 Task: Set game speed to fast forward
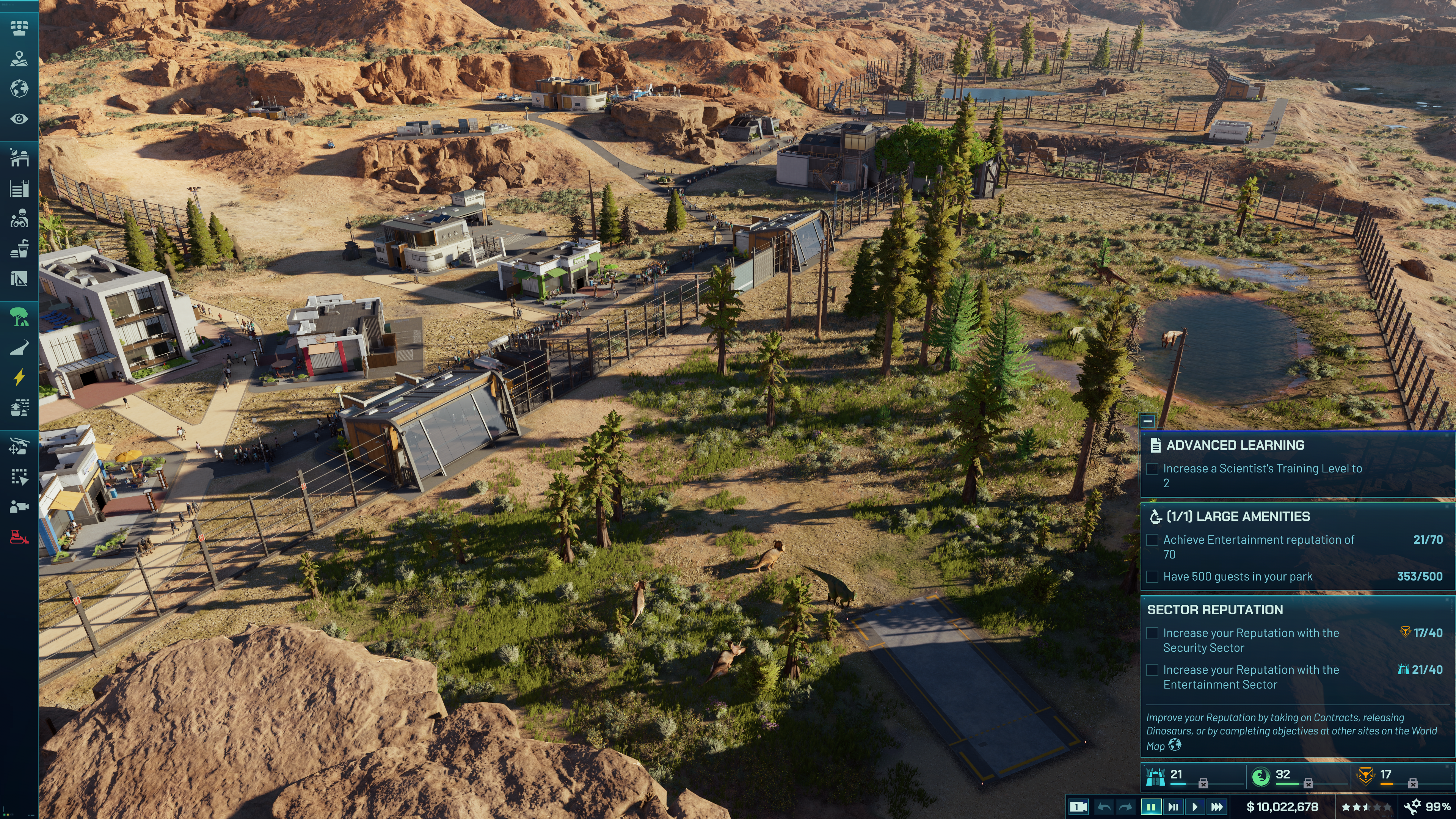click(x=1217, y=806)
